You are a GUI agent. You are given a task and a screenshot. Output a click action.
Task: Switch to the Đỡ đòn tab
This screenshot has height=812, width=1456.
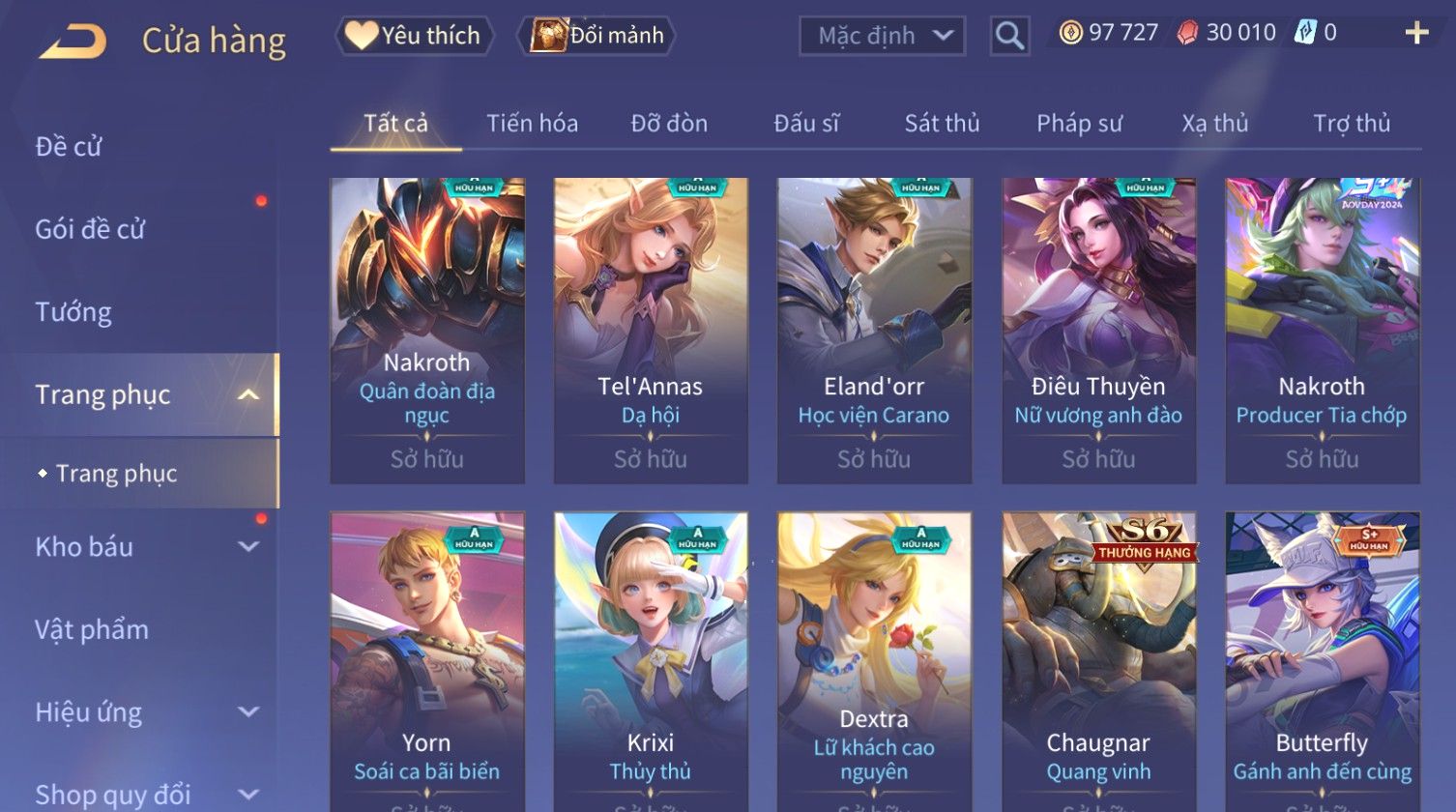(669, 124)
